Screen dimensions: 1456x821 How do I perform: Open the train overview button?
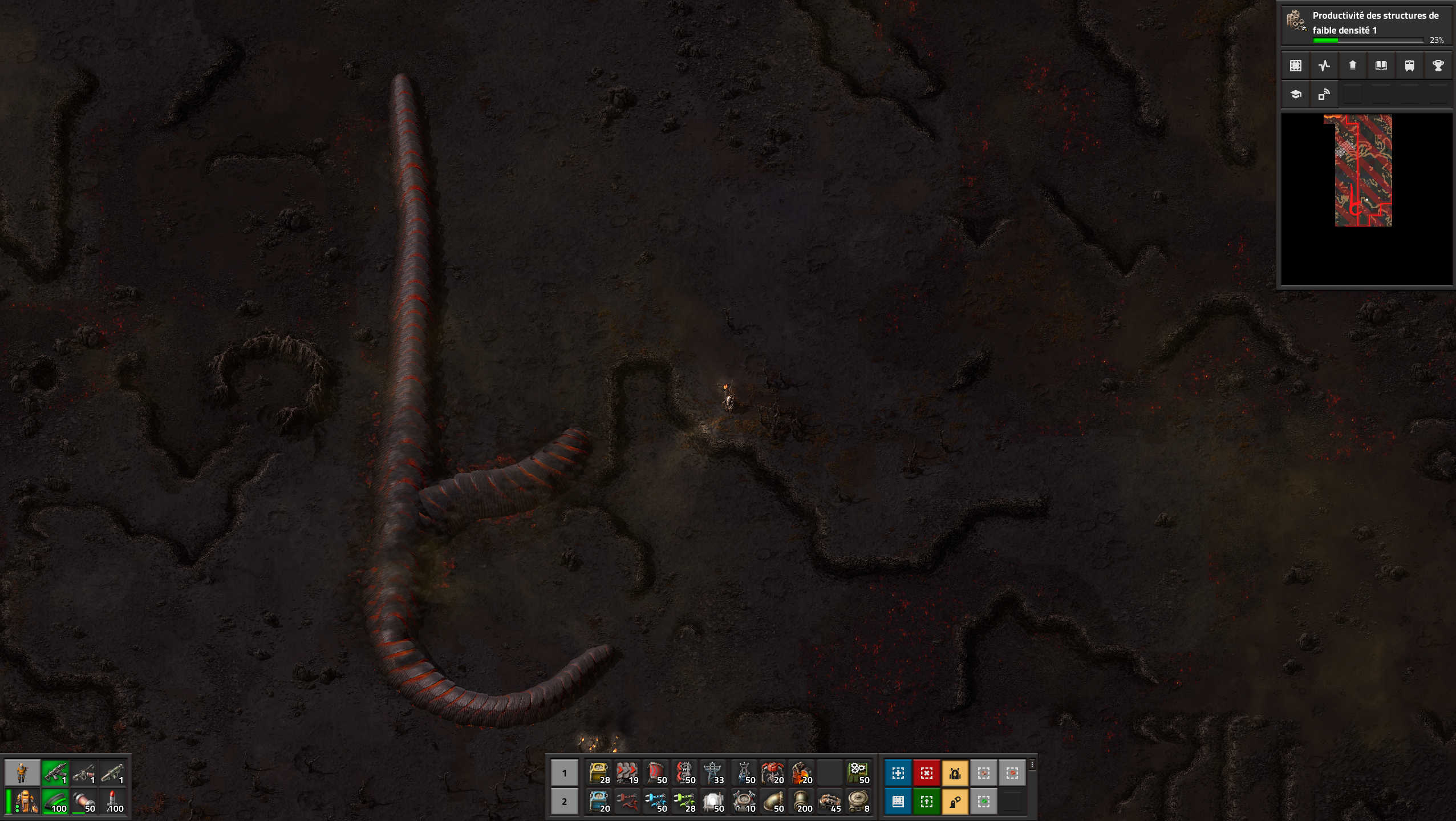coord(1409,66)
